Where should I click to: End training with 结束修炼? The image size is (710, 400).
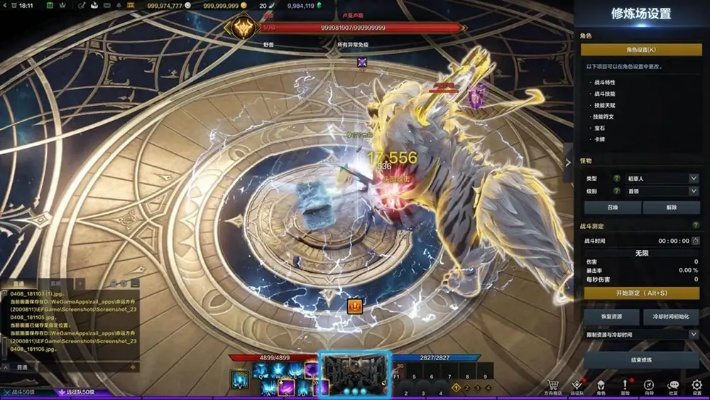(x=640, y=359)
